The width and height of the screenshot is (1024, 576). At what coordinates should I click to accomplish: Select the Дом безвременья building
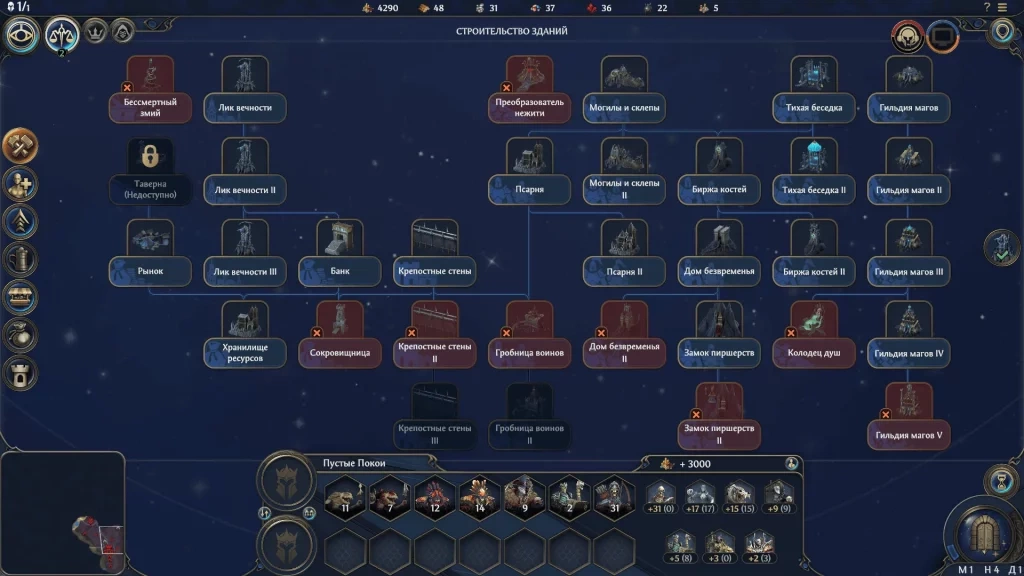click(x=719, y=255)
